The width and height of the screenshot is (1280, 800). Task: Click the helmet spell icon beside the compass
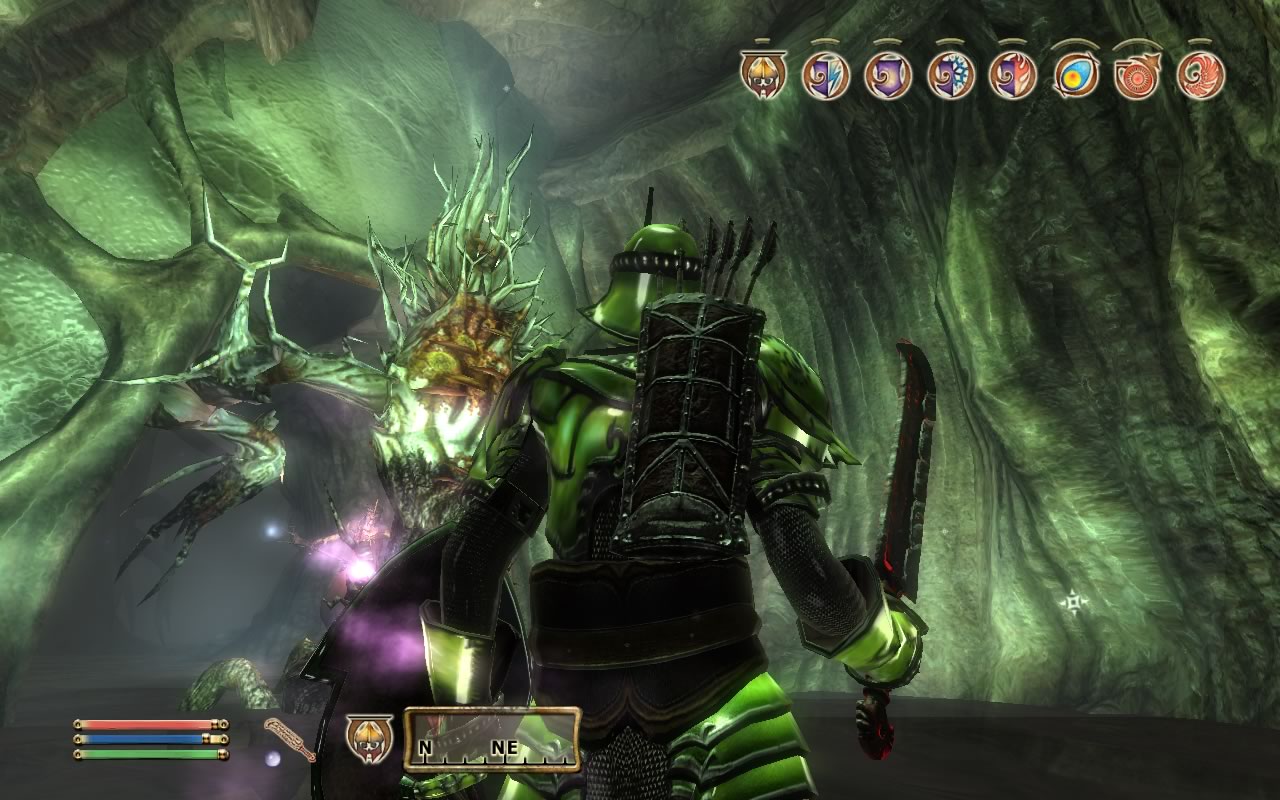tap(364, 737)
